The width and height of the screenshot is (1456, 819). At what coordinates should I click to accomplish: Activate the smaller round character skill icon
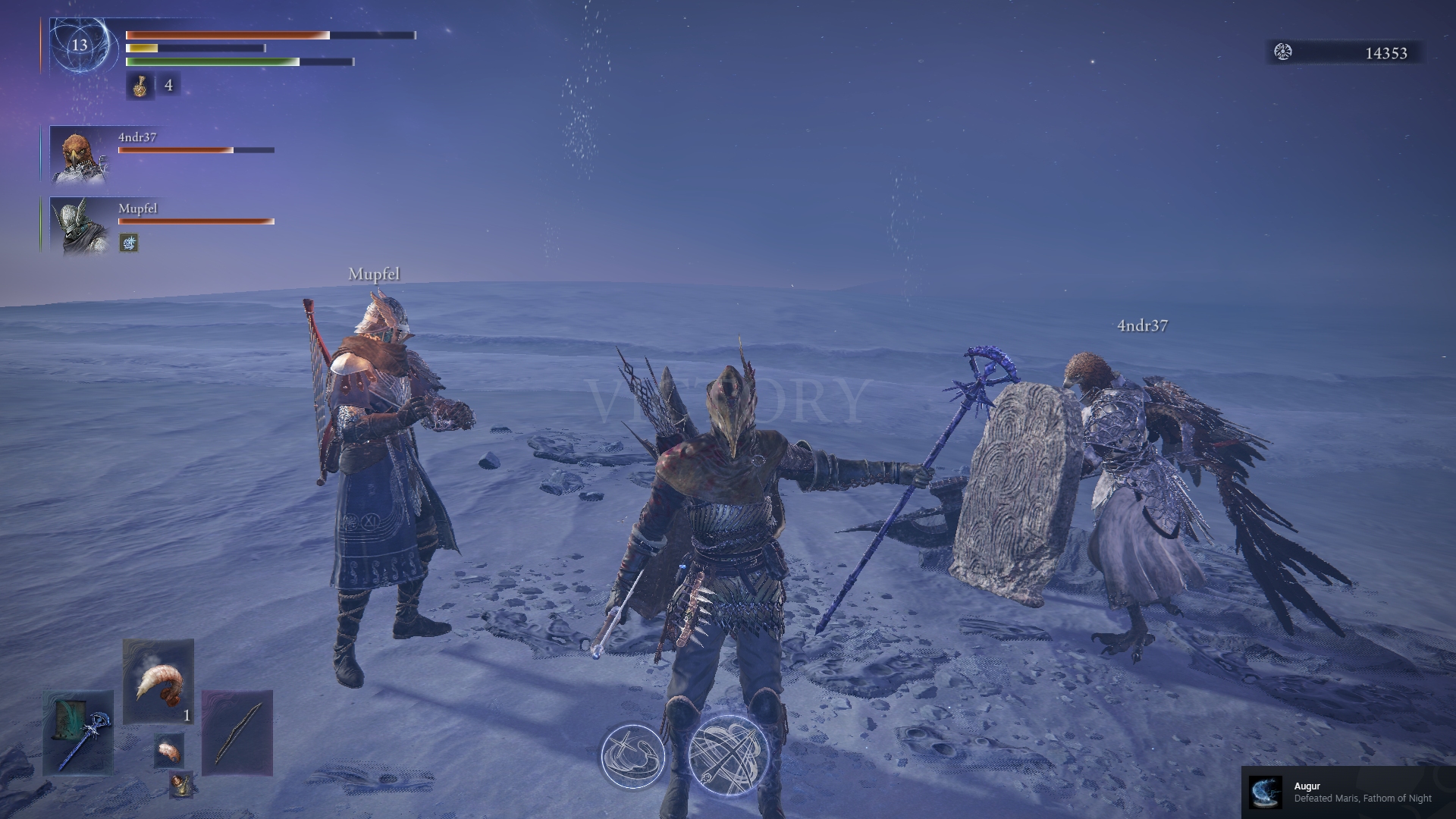[x=632, y=756]
